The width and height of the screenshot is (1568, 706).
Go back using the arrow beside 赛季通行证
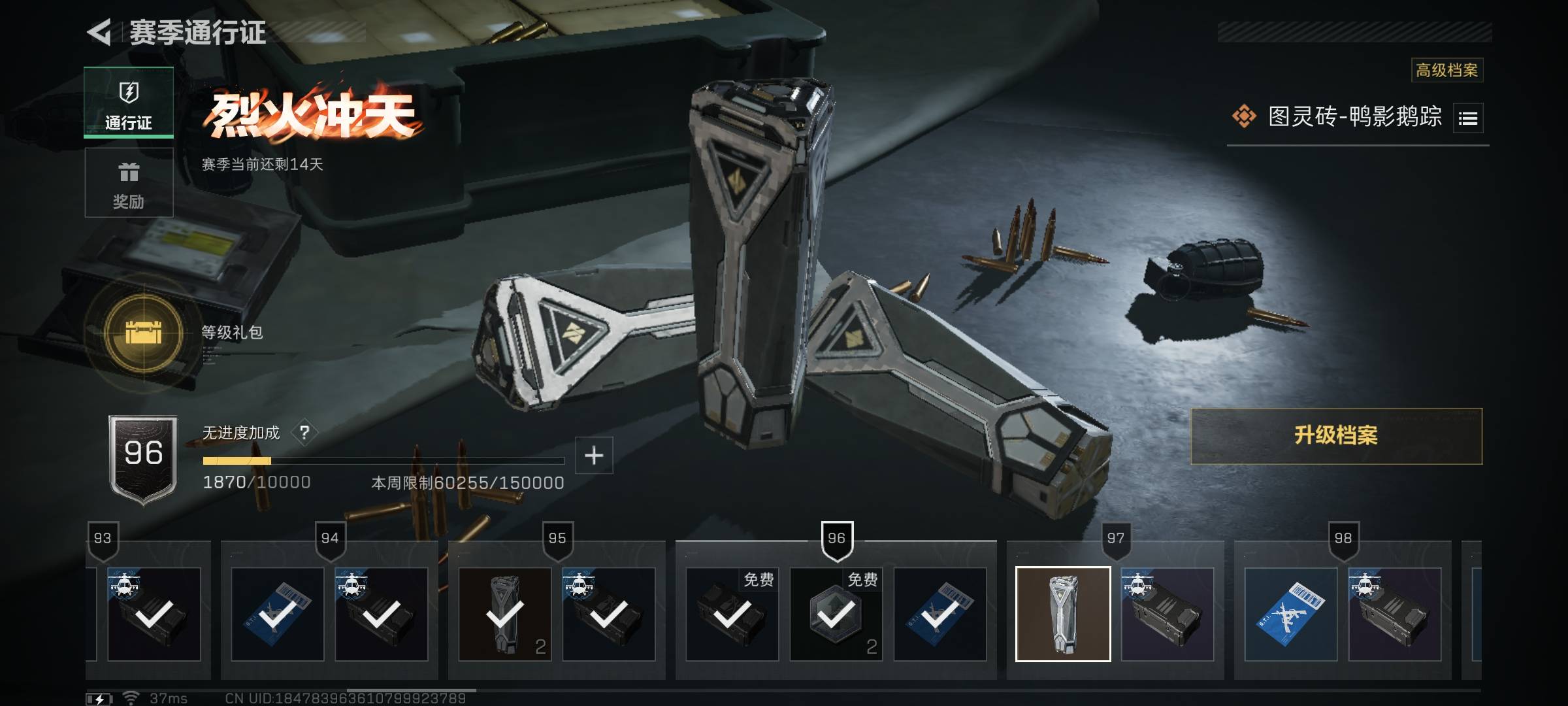[x=100, y=32]
